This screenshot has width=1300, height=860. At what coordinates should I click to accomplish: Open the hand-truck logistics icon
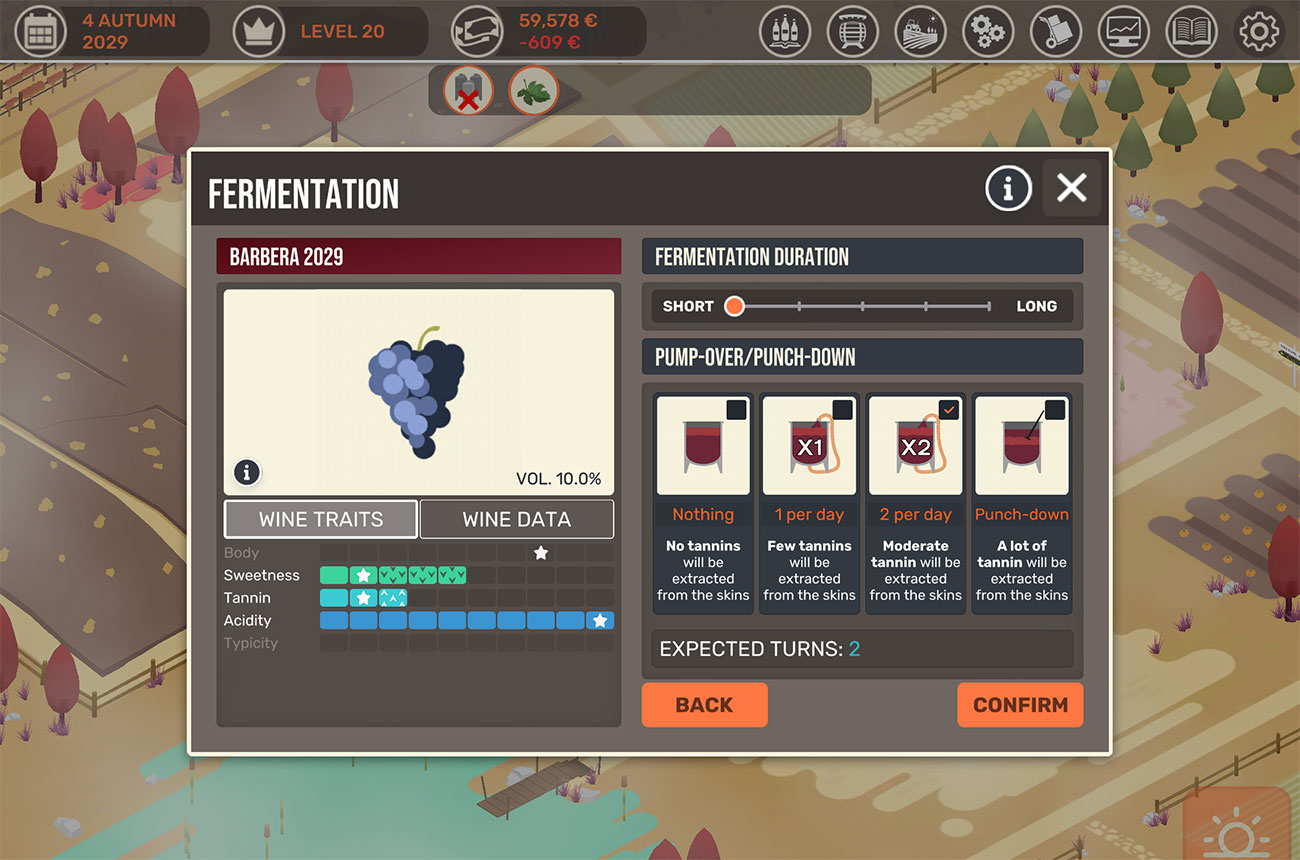point(1056,31)
